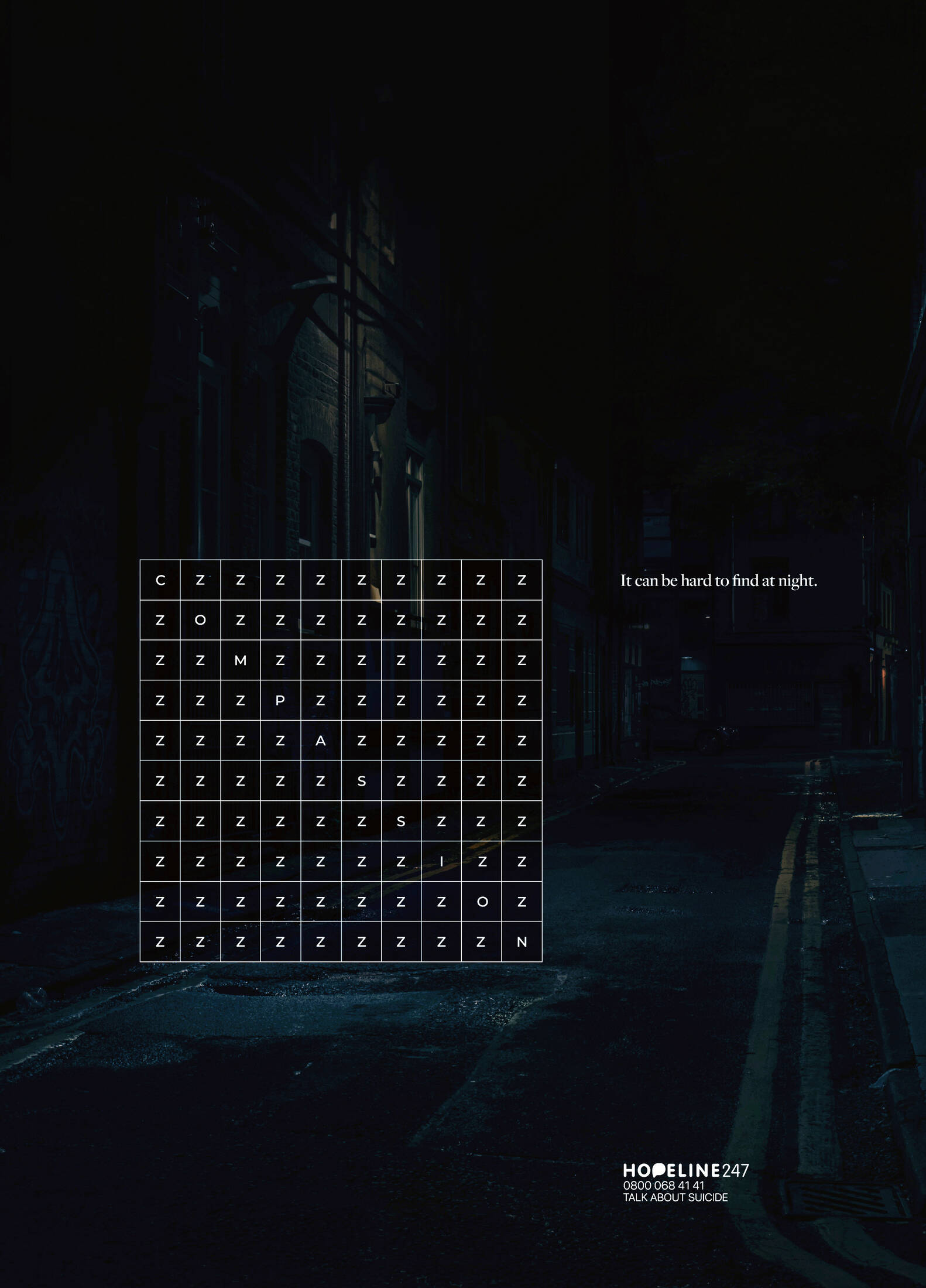Select the letter C tile

click(160, 580)
